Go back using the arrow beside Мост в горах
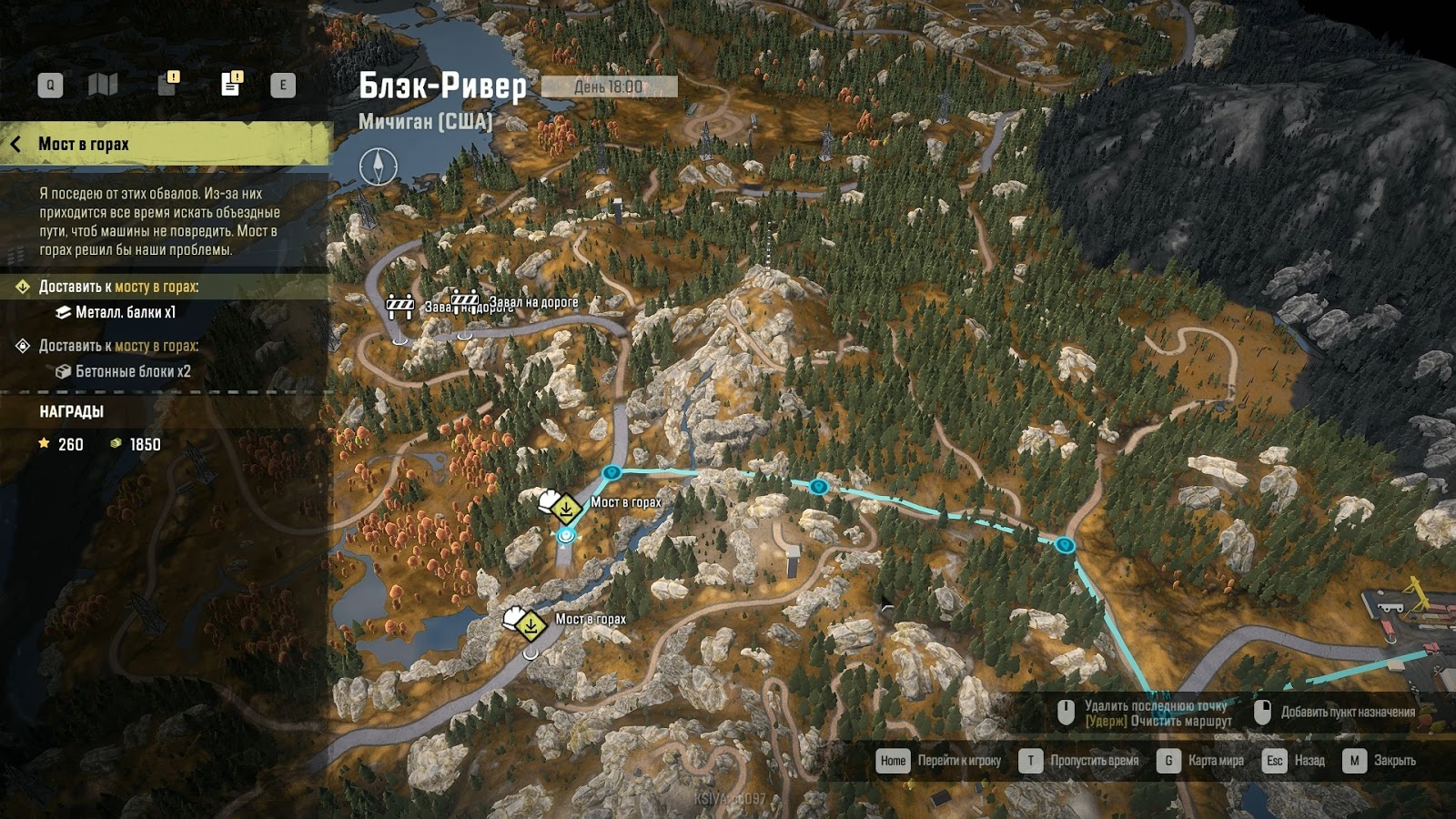The image size is (1456, 819). click(15, 144)
